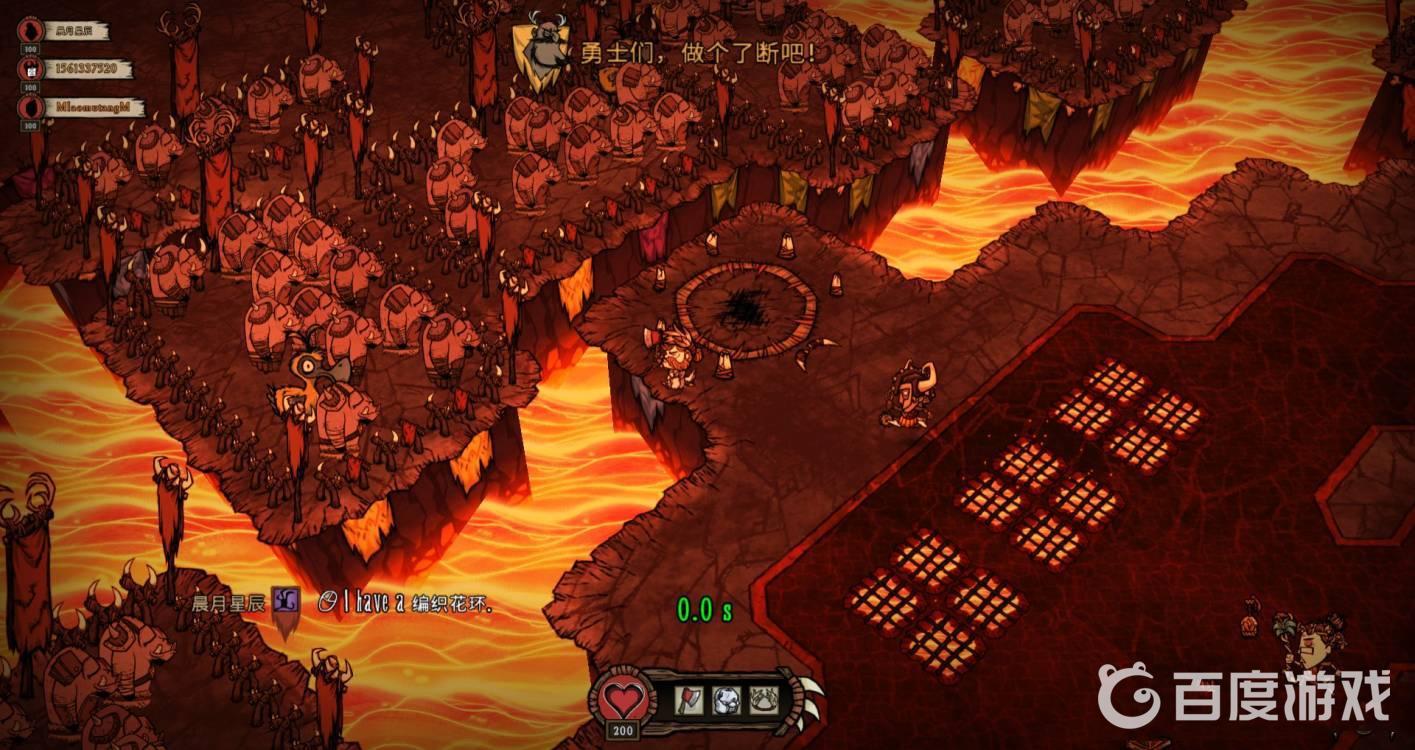This screenshot has height=750, width=1415.
Task: Choose the white stone armor inventory slot
Action: [x=727, y=699]
